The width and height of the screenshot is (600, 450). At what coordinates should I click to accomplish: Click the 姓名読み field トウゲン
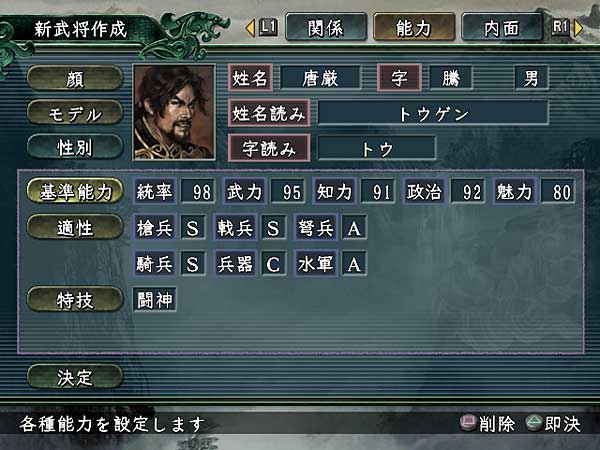click(432, 112)
